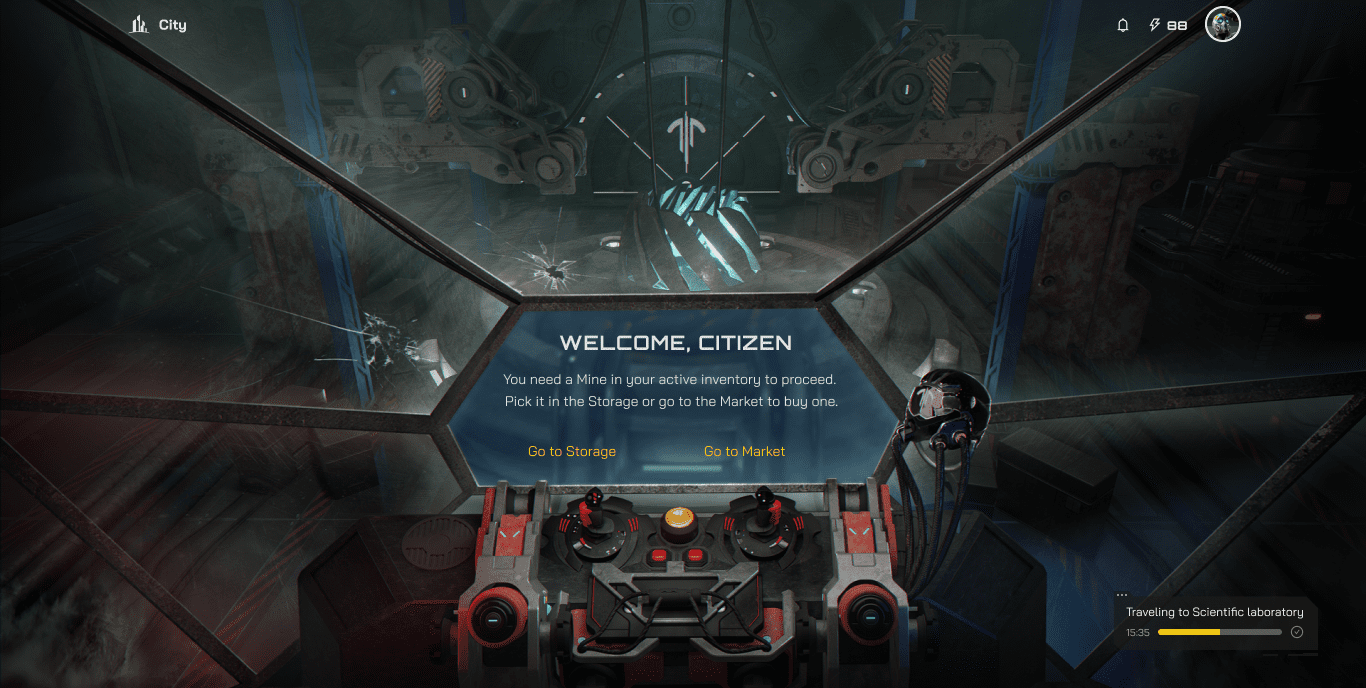Open the player profile avatar

click(1222, 25)
